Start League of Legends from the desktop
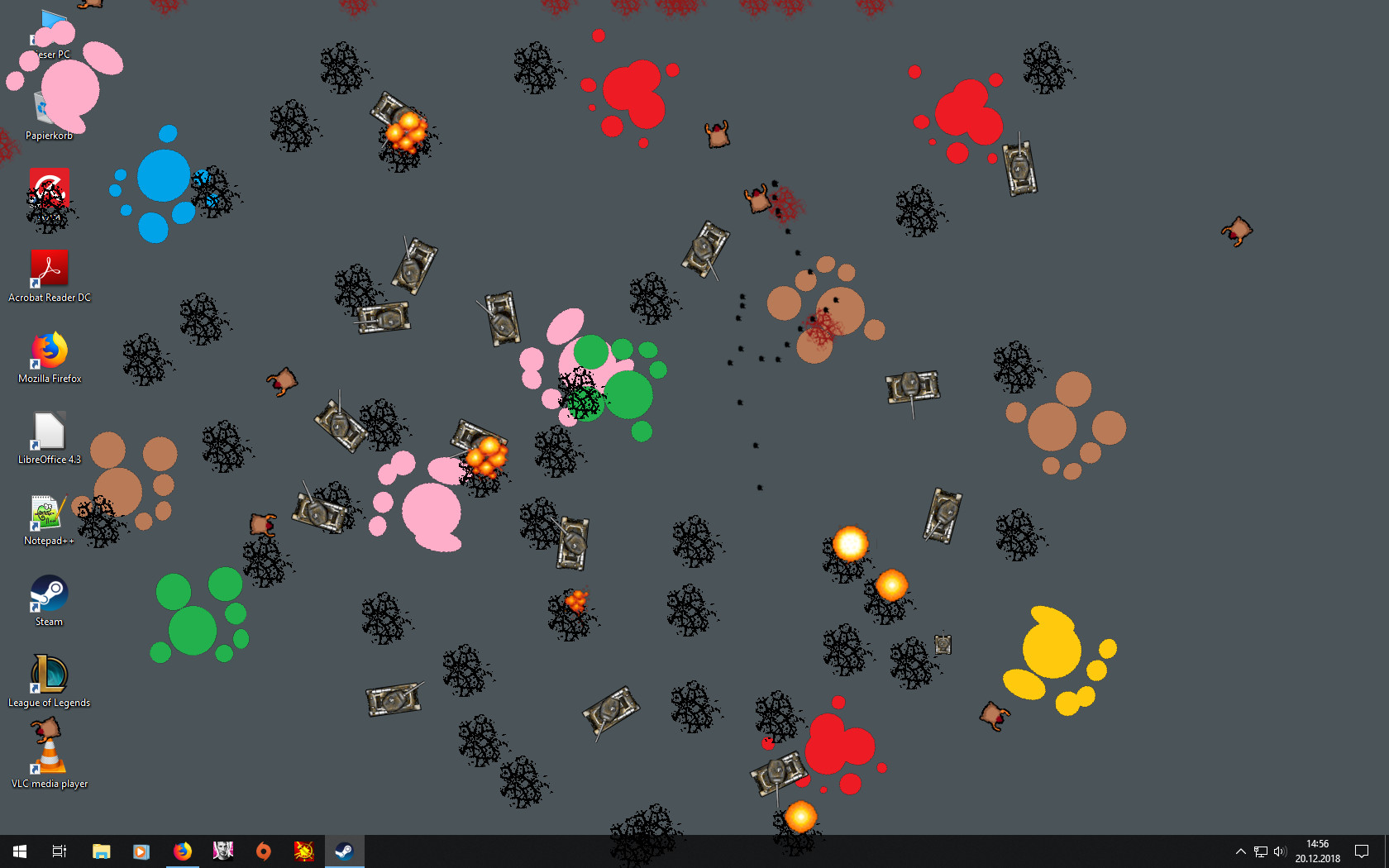 (x=49, y=675)
